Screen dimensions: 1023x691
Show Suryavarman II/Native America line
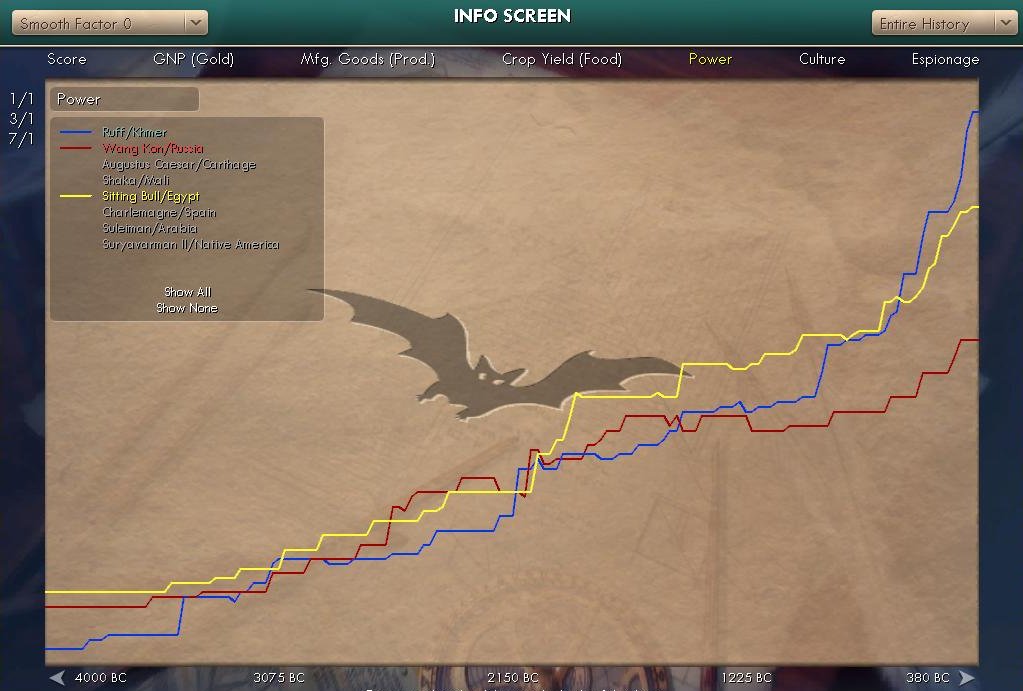[190, 244]
